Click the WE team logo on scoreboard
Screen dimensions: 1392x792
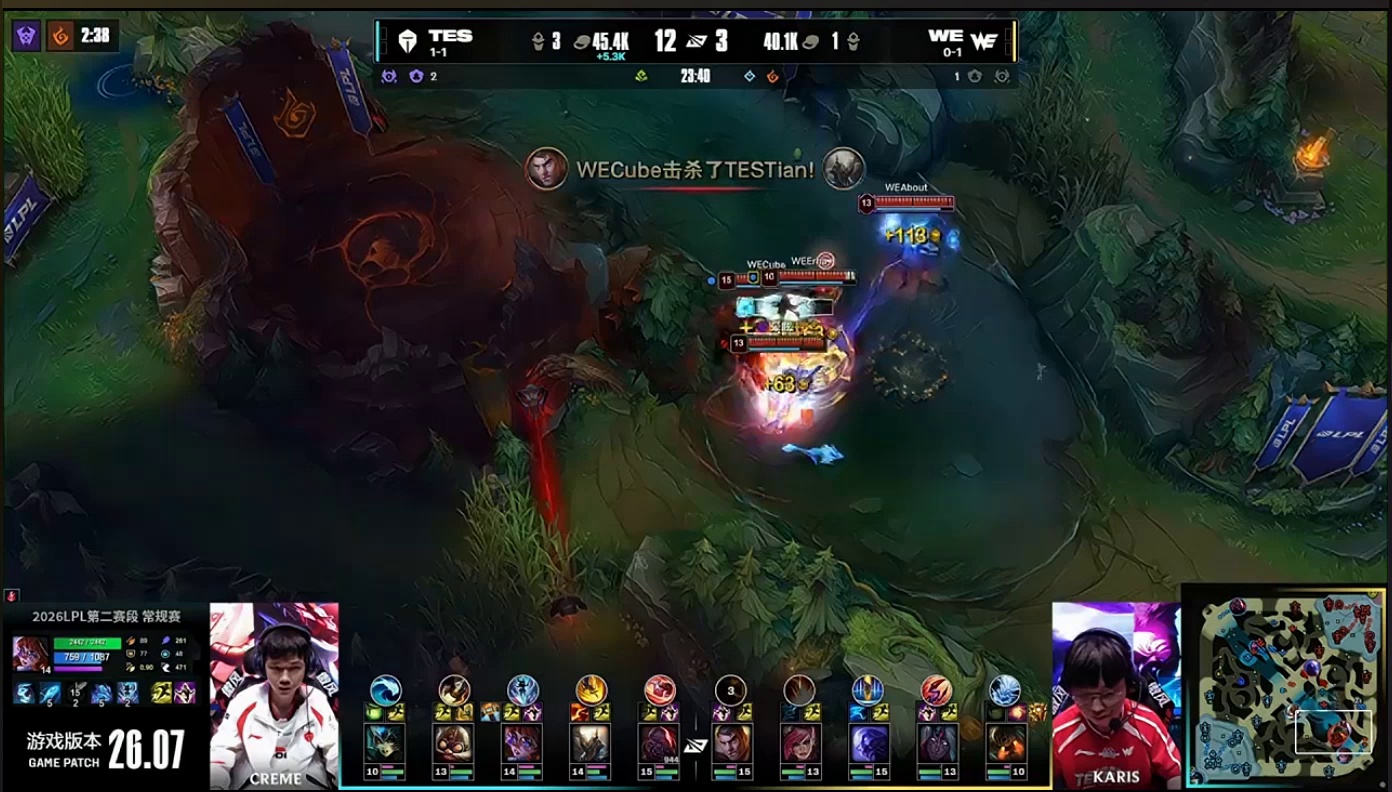[984, 41]
